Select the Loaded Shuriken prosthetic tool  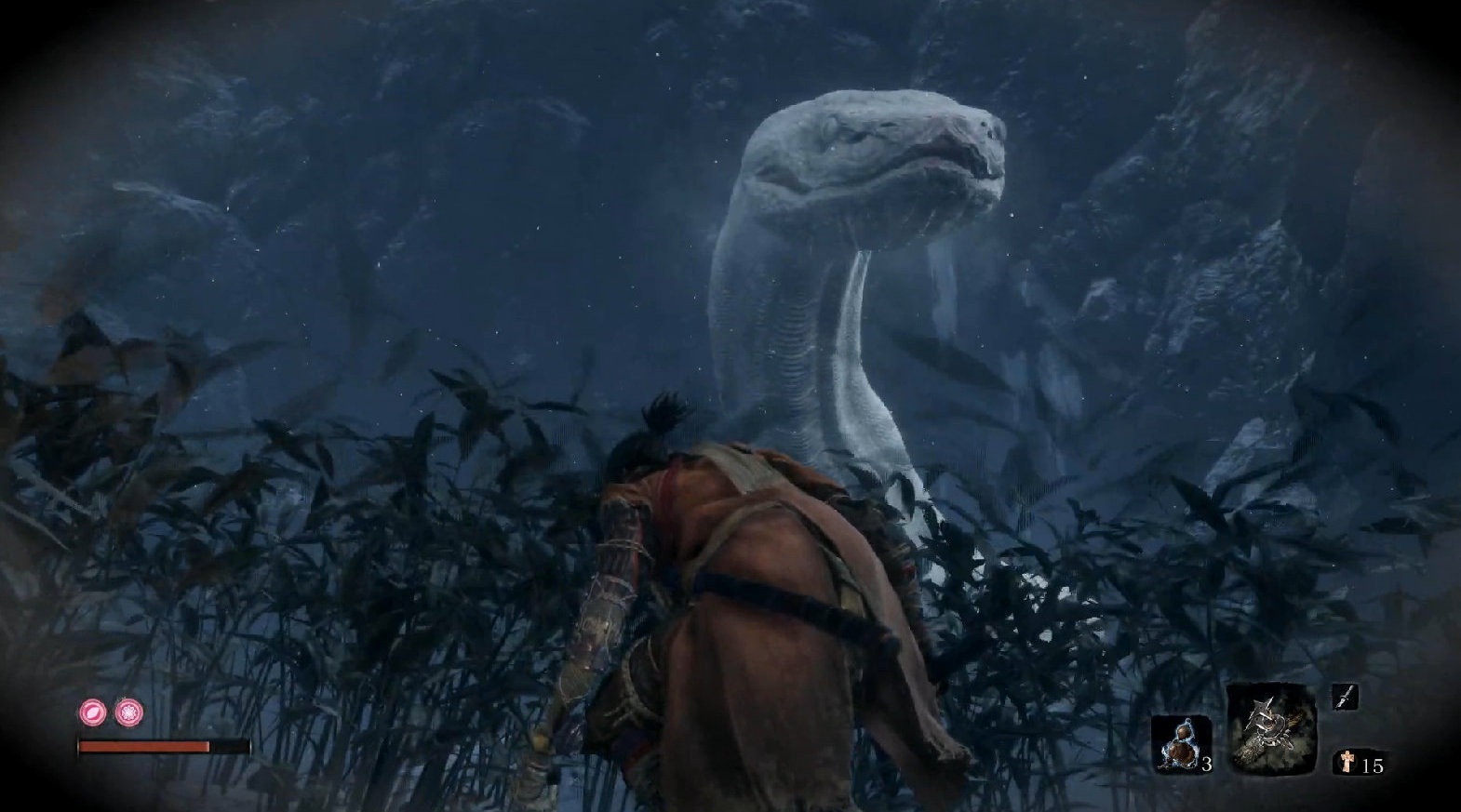(x=1270, y=729)
